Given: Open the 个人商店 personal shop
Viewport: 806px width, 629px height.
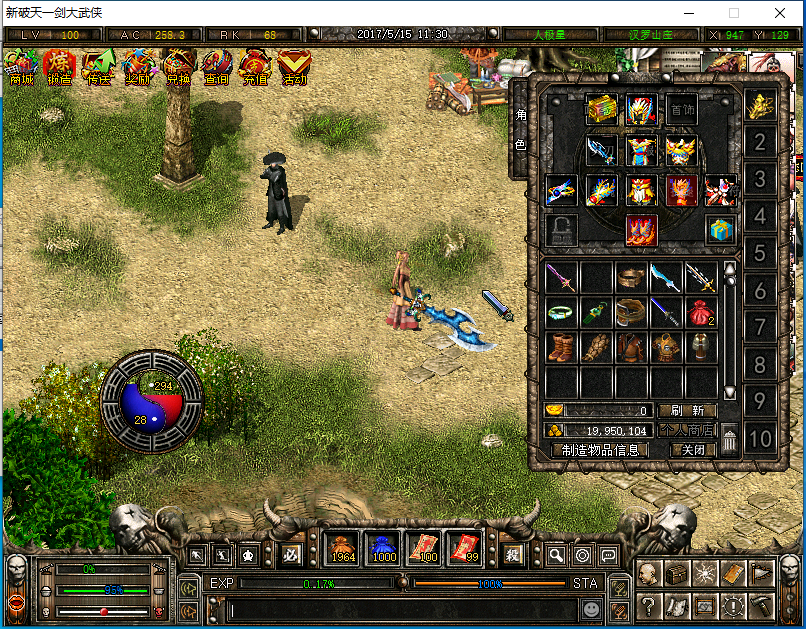Looking at the screenshot, I should pyautogui.click(x=687, y=430).
